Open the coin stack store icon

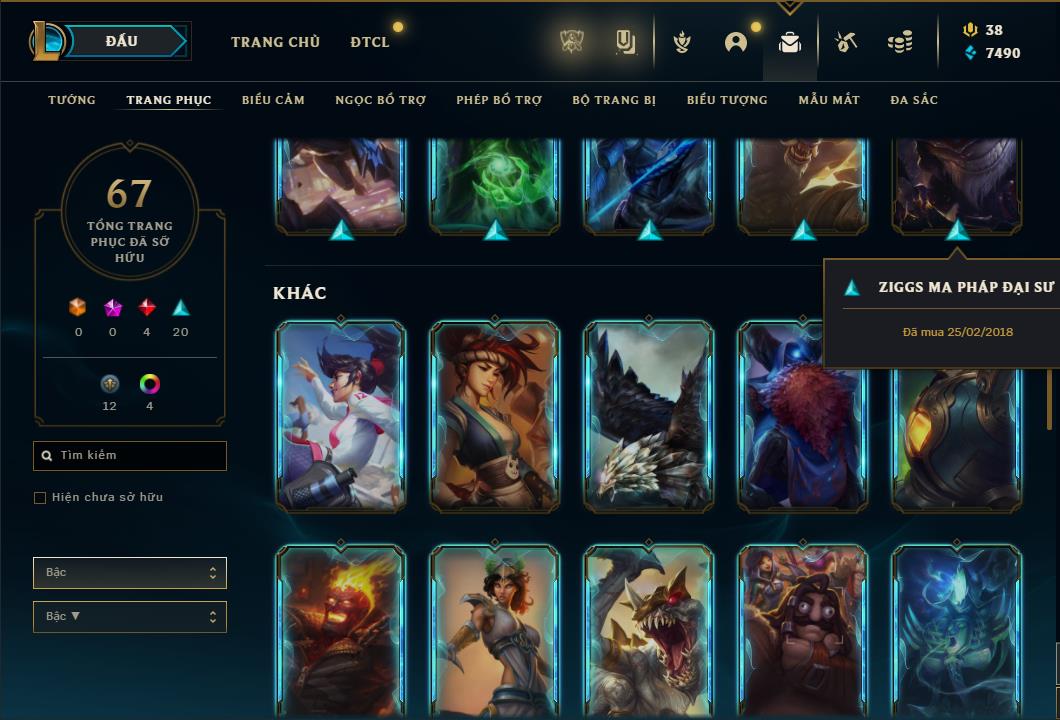click(900, 42)
